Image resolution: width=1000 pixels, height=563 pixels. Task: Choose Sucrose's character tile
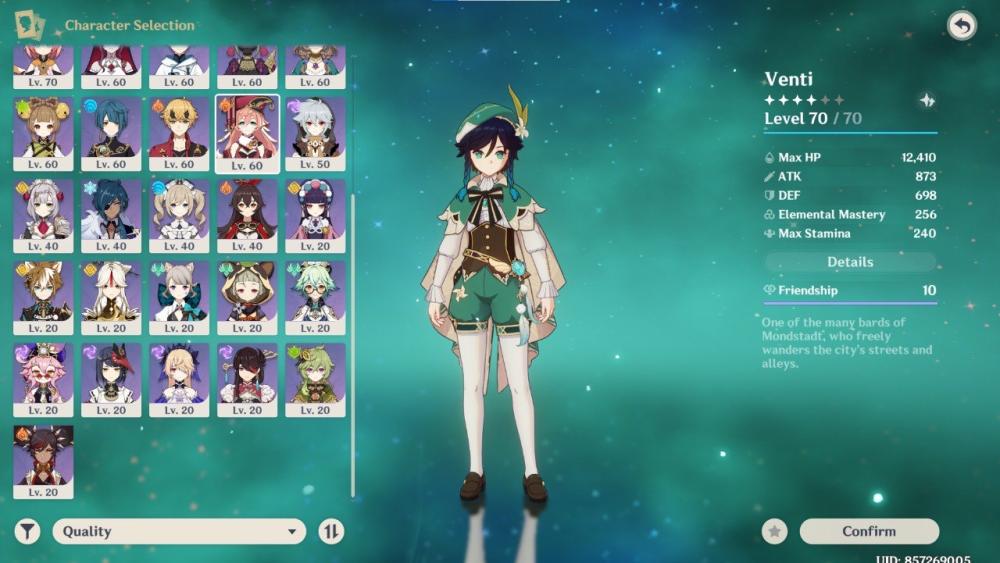[315, 297]
